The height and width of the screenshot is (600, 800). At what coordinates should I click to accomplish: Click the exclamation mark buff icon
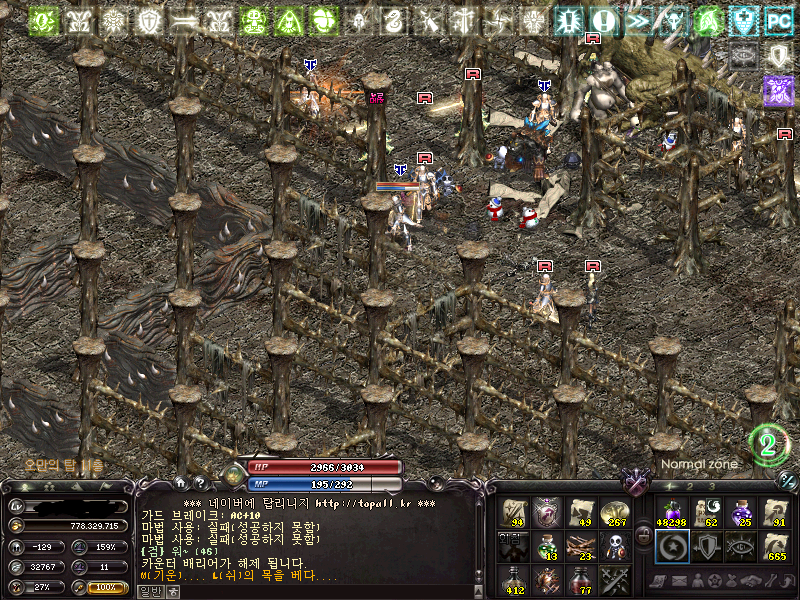coord(603,19)
